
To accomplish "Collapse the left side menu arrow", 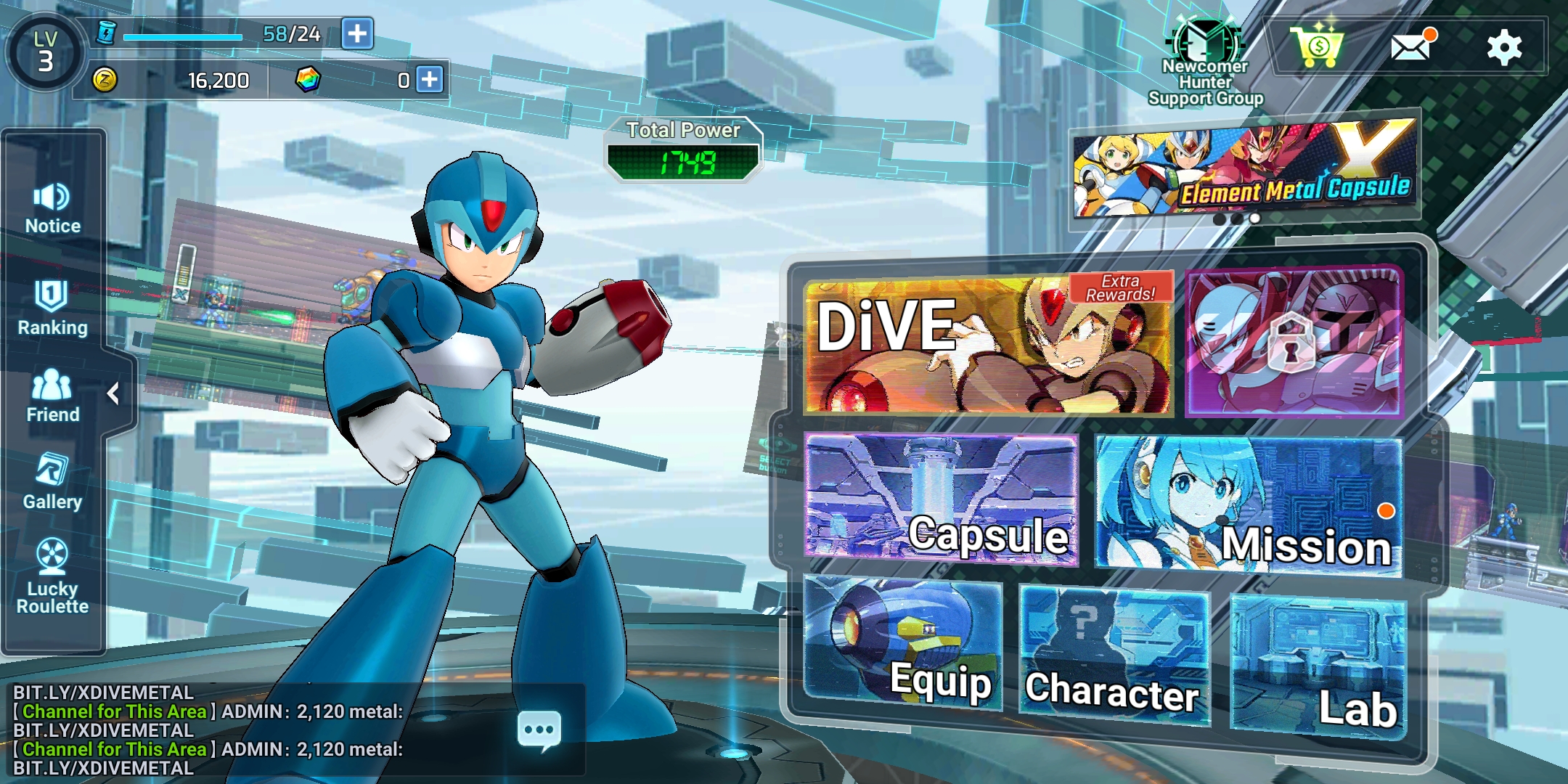I will (113, 393).
